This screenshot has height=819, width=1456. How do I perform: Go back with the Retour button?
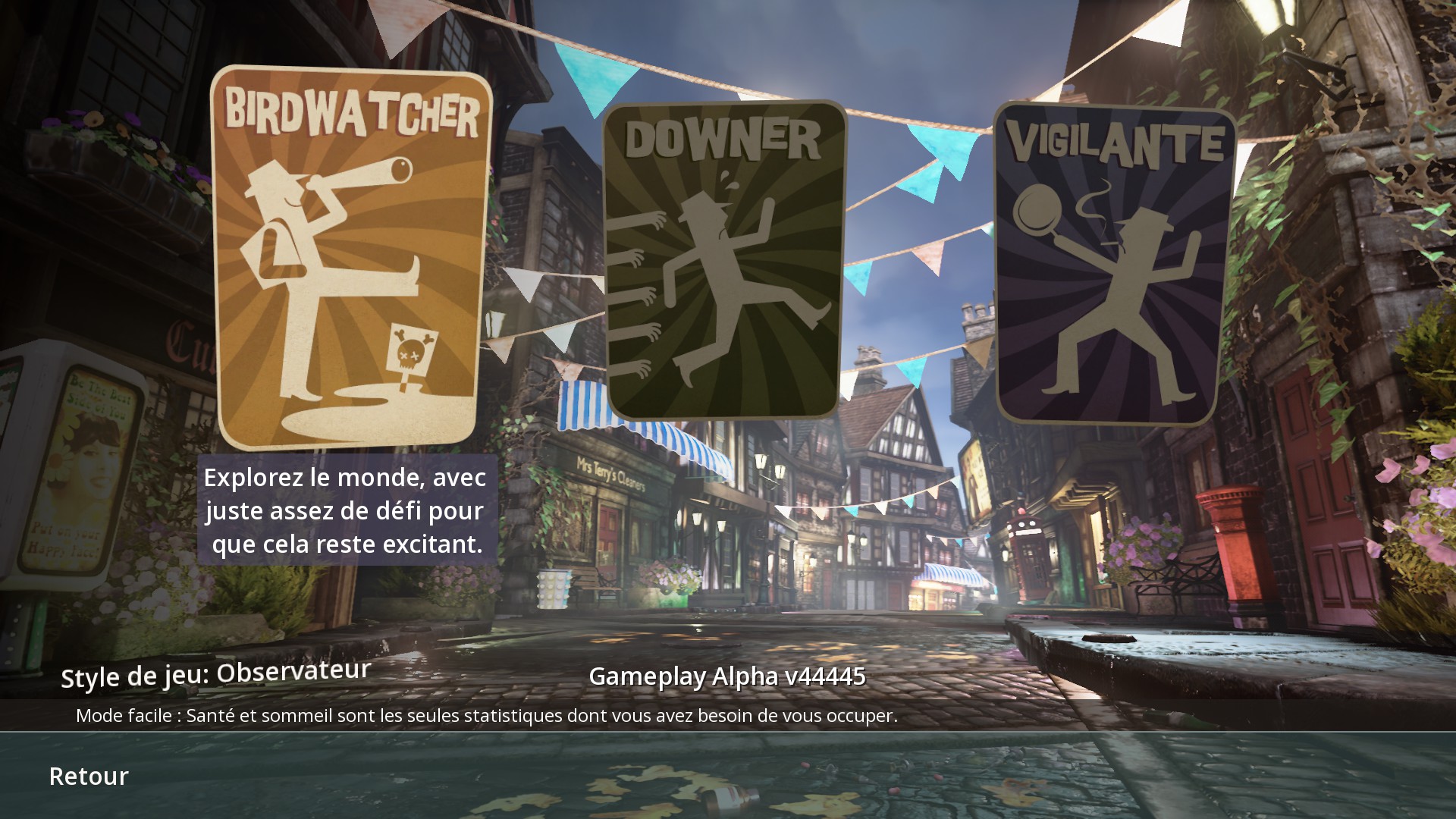tap(89, 776)
